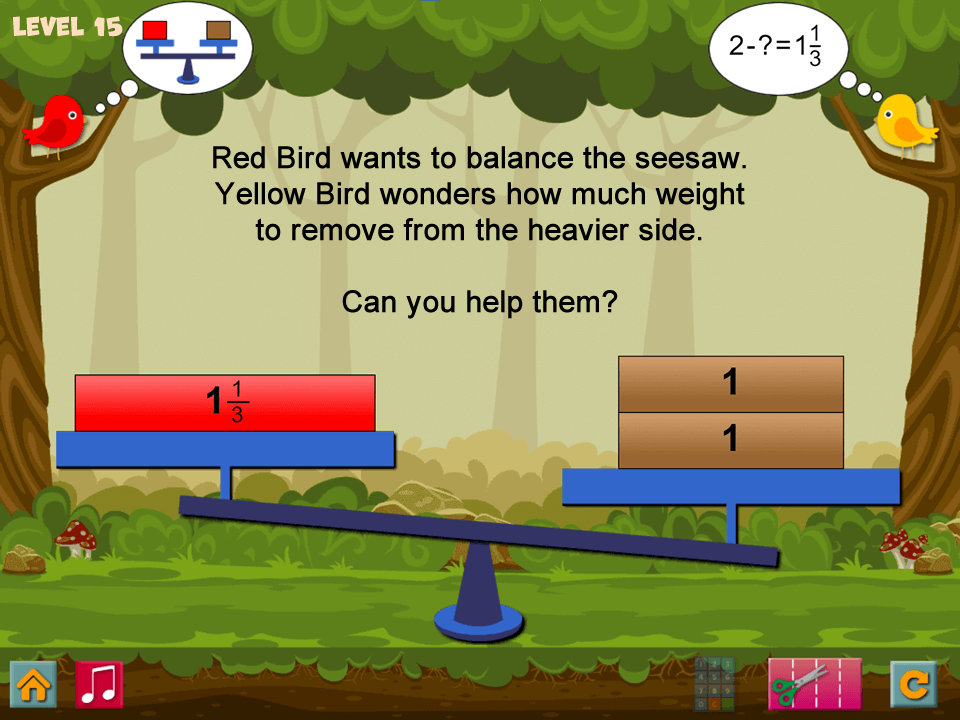Image resolution: width=960 pixels, height=720 pixels.
Task: Select the red 1 1/3 weight block
Action: click(x=225, y=403)
